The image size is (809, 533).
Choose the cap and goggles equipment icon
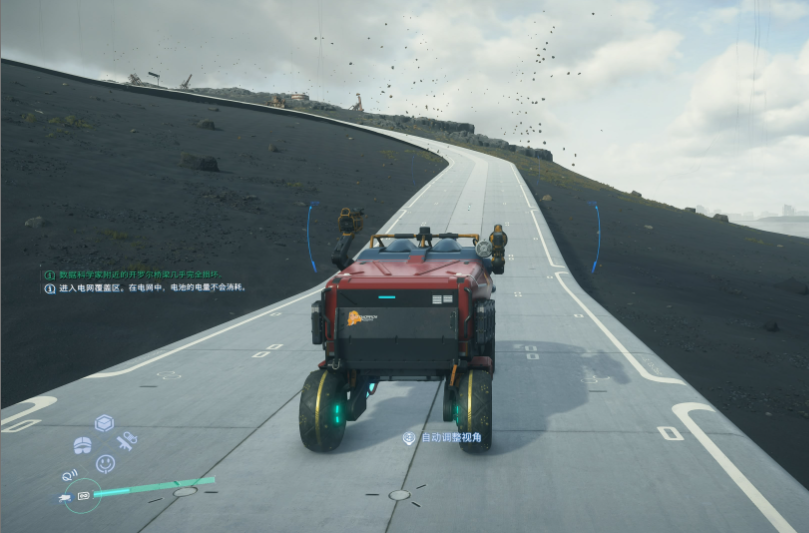[83, 444]
